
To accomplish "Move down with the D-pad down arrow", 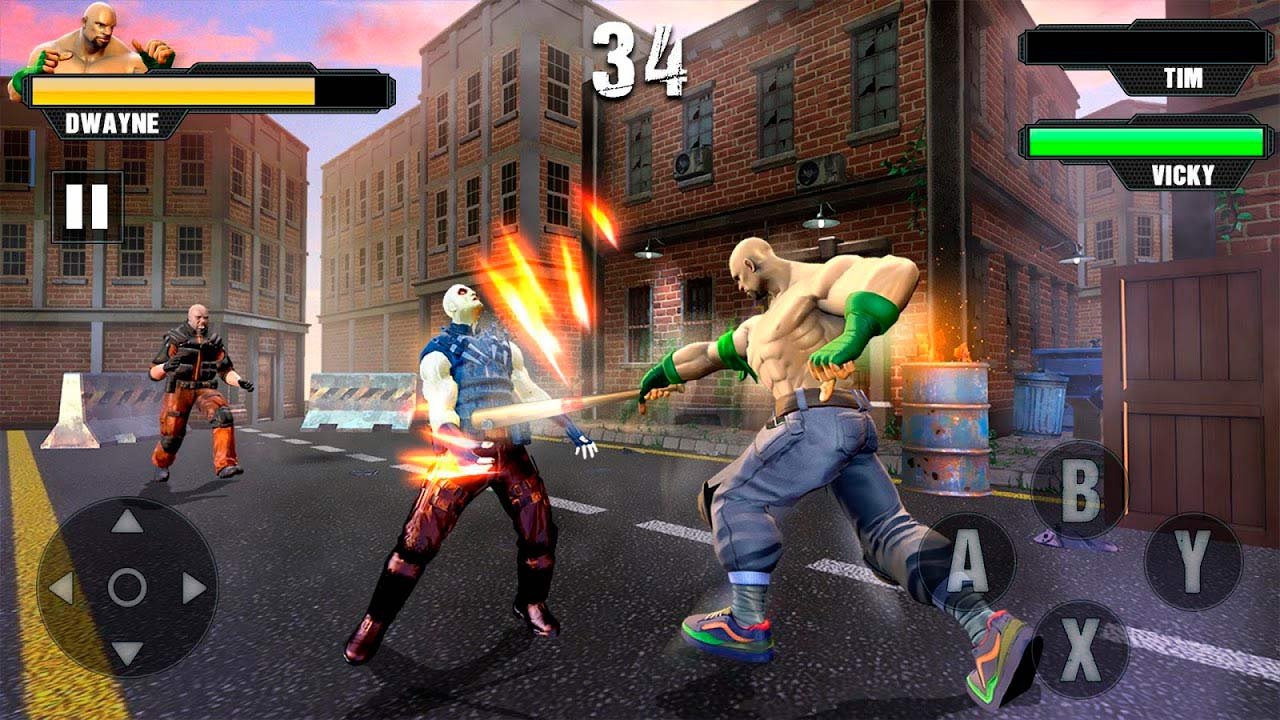I will pyautogui.click(x=127, y=653).
